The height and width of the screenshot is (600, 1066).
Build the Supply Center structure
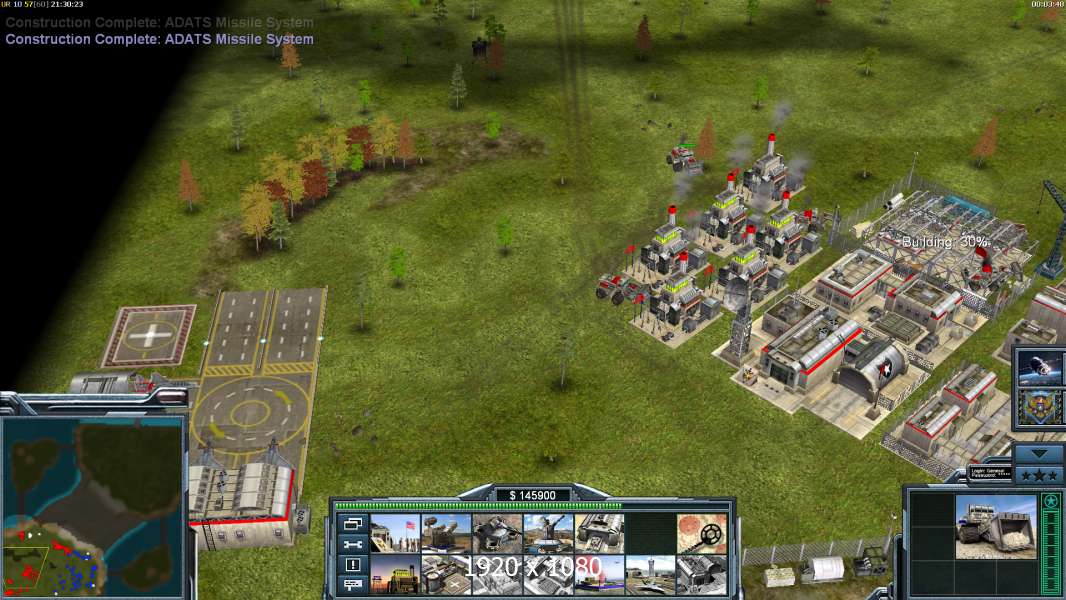[x=395, y=574]
